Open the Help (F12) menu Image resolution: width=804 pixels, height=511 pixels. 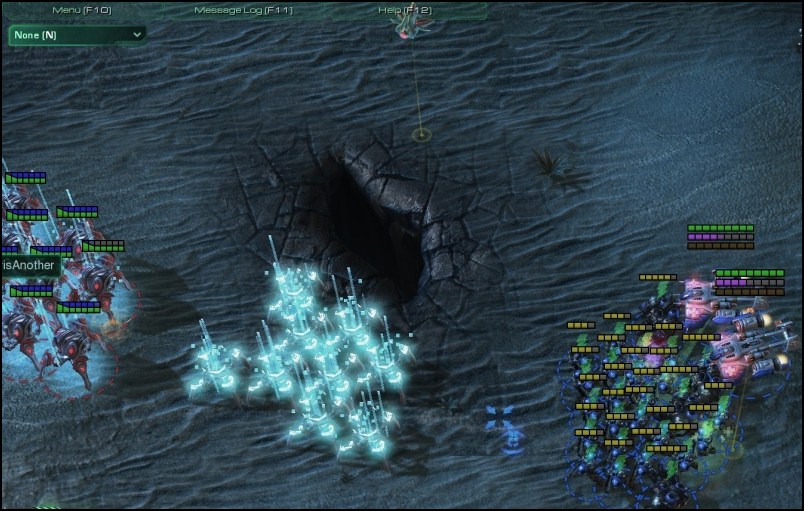tap(405, 10)
